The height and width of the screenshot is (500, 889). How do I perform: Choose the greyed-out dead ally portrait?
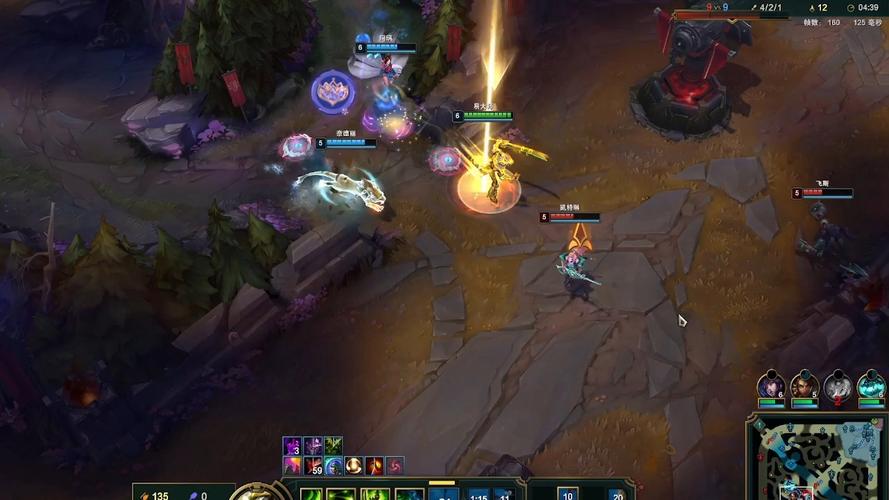[x=837, y=385]
